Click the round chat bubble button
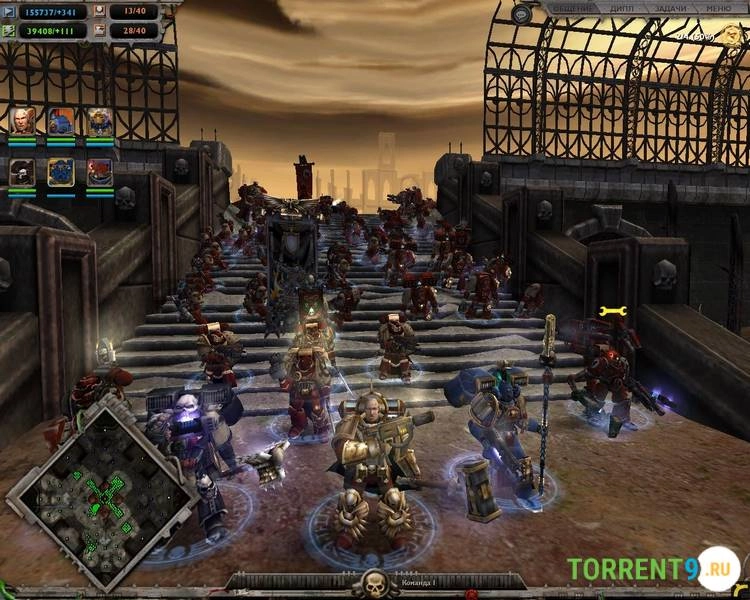750x600 pixels. [523, 13]
